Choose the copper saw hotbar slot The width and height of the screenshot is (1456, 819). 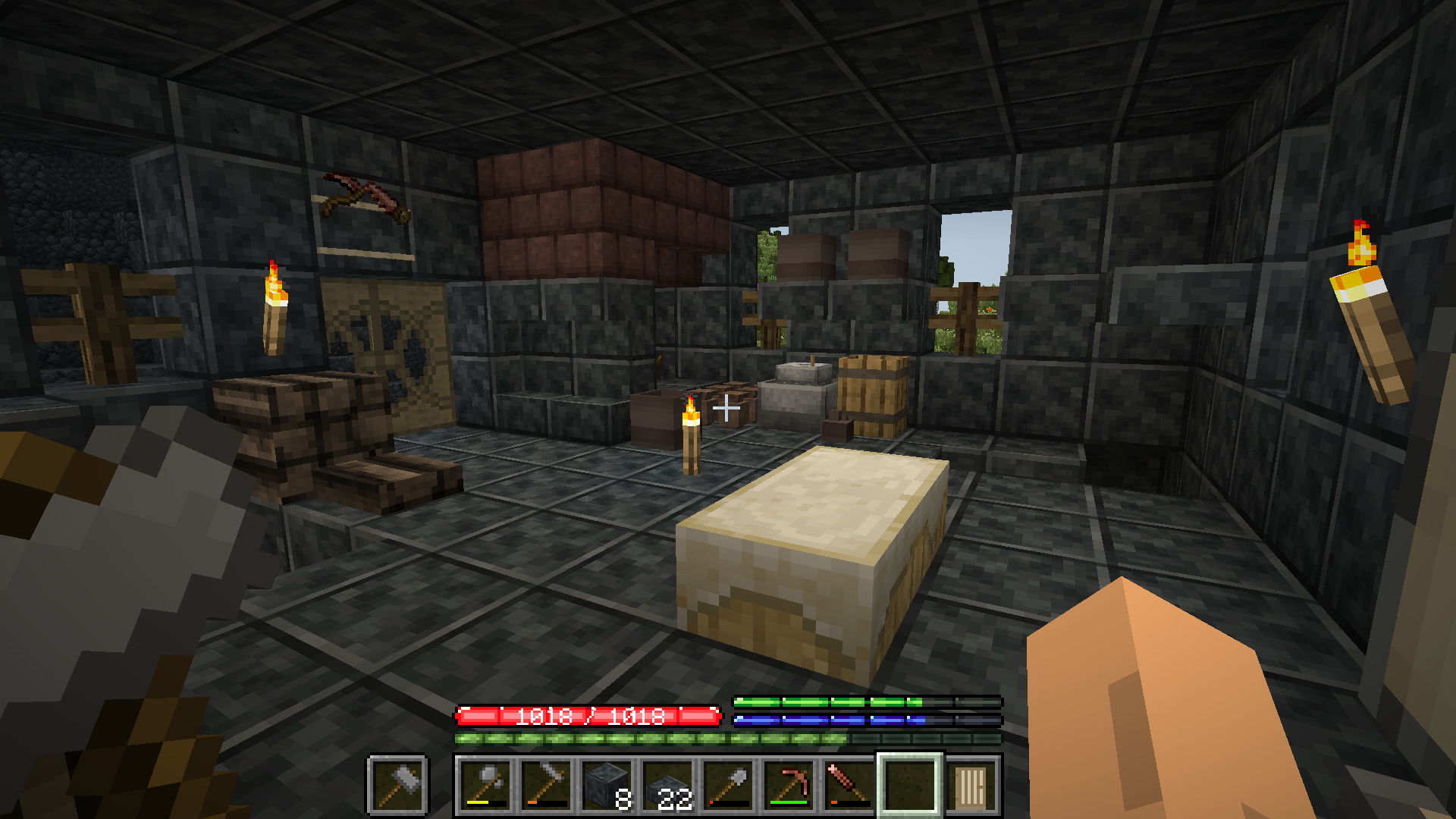pos(849,786)
